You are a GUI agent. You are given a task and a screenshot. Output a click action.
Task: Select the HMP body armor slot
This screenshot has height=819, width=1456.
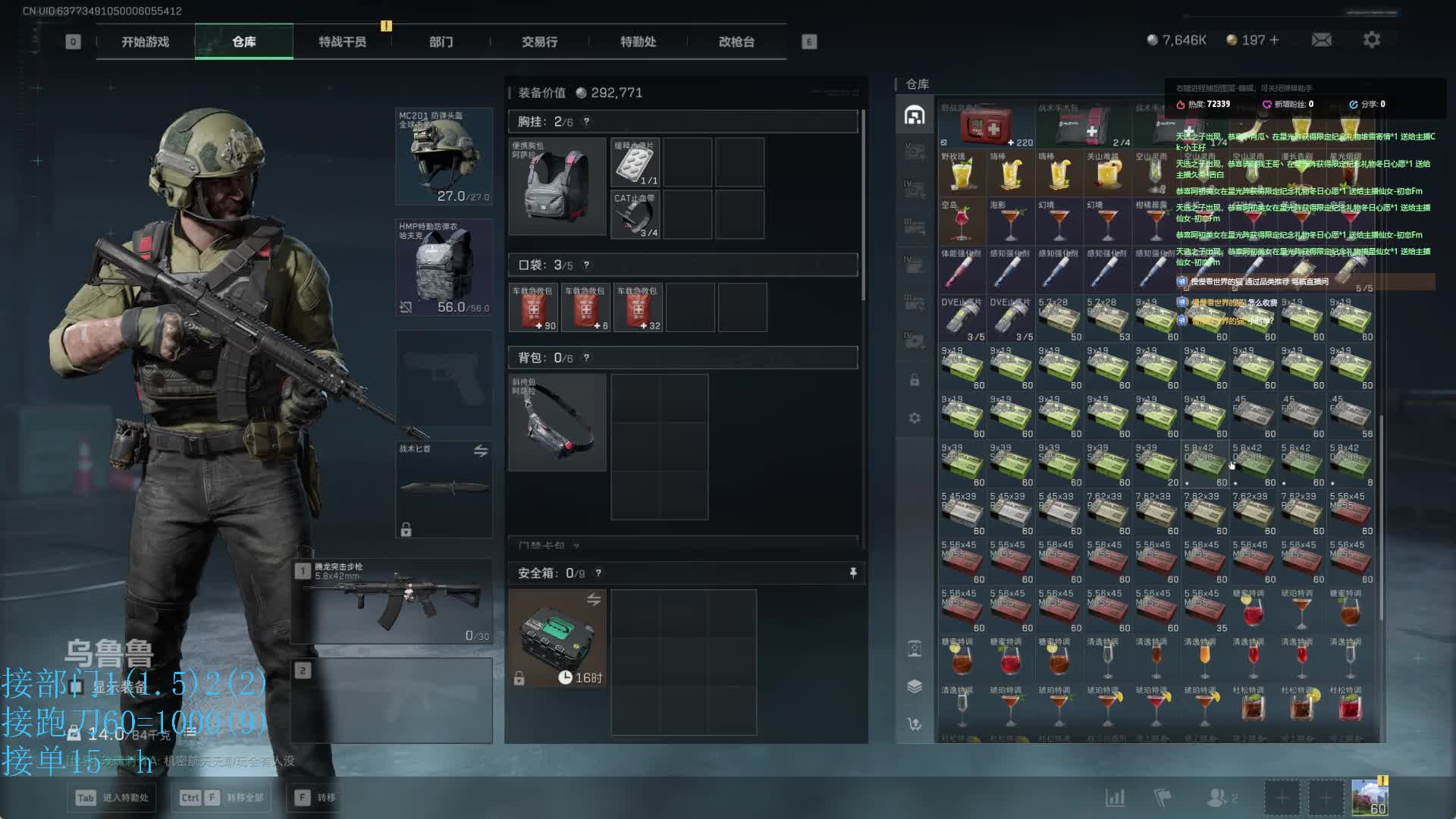(444, 268)
